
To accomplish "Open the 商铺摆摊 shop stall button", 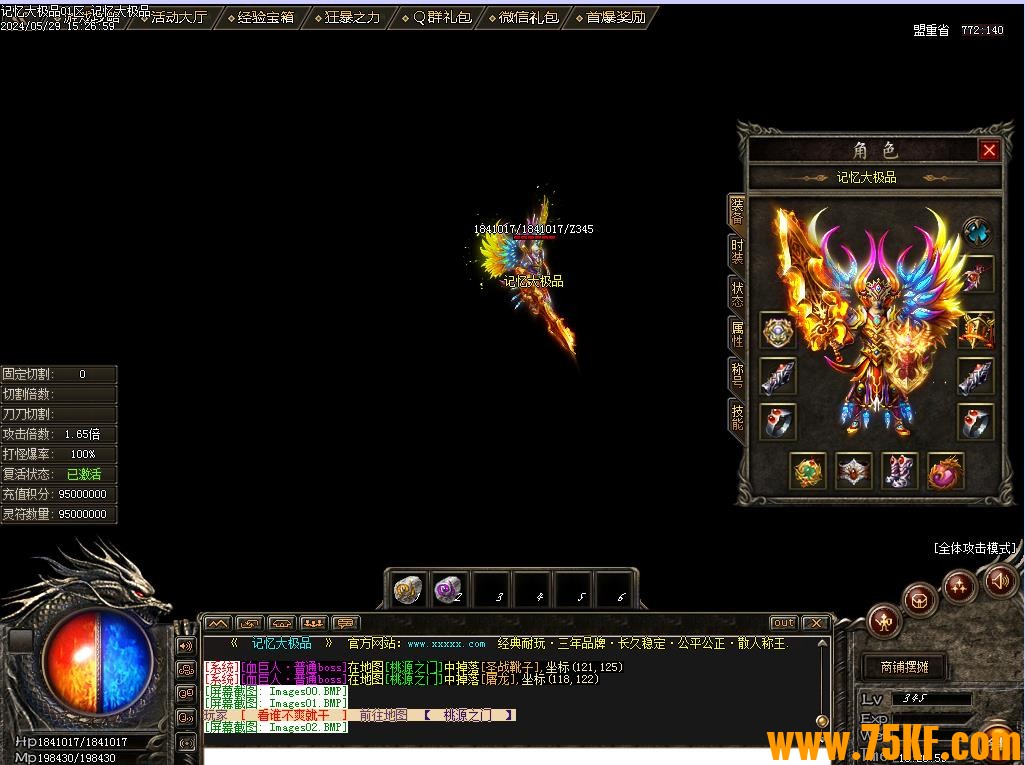I will (904, 667).
